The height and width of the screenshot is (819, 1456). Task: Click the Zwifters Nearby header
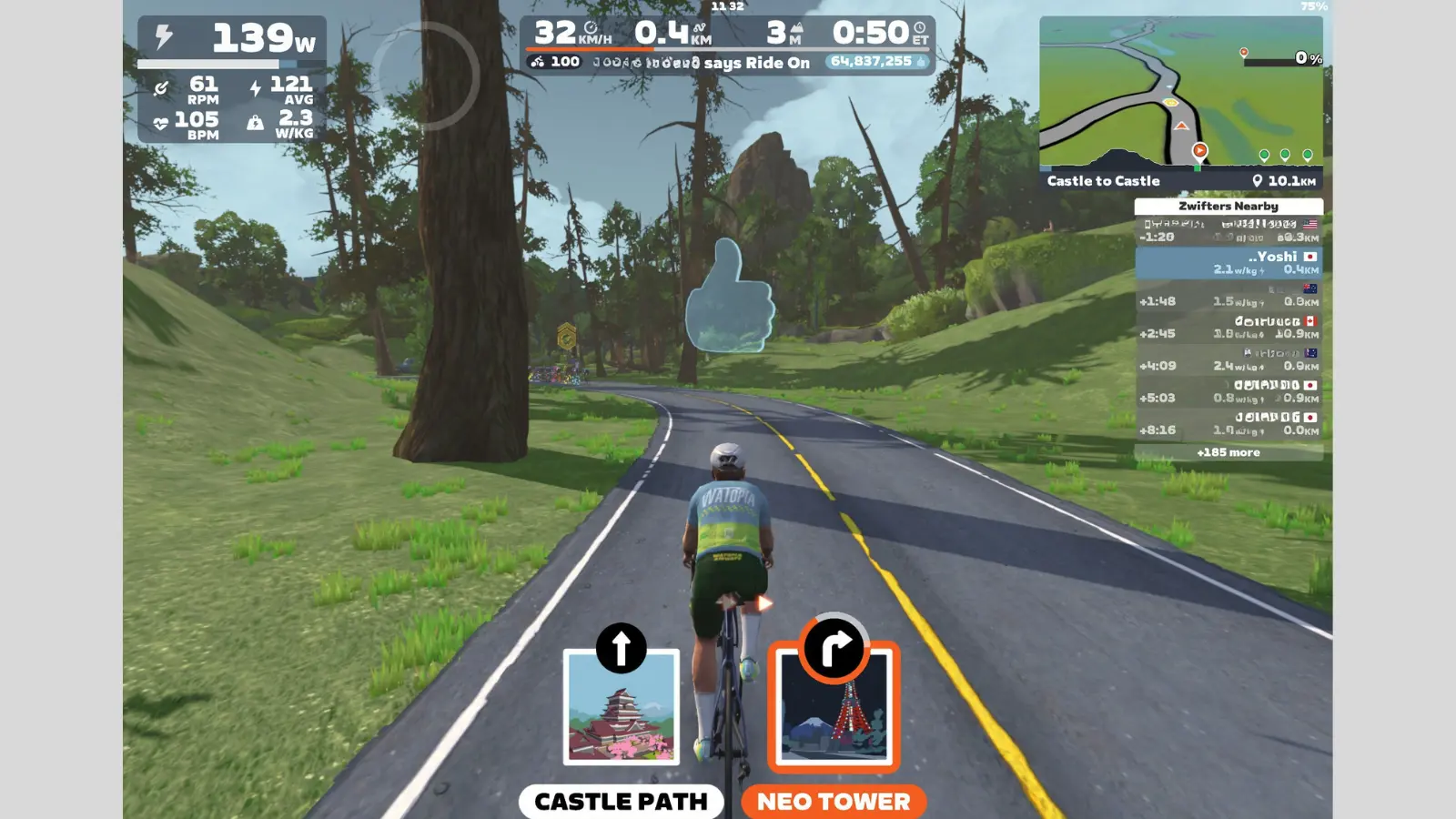1228,207
